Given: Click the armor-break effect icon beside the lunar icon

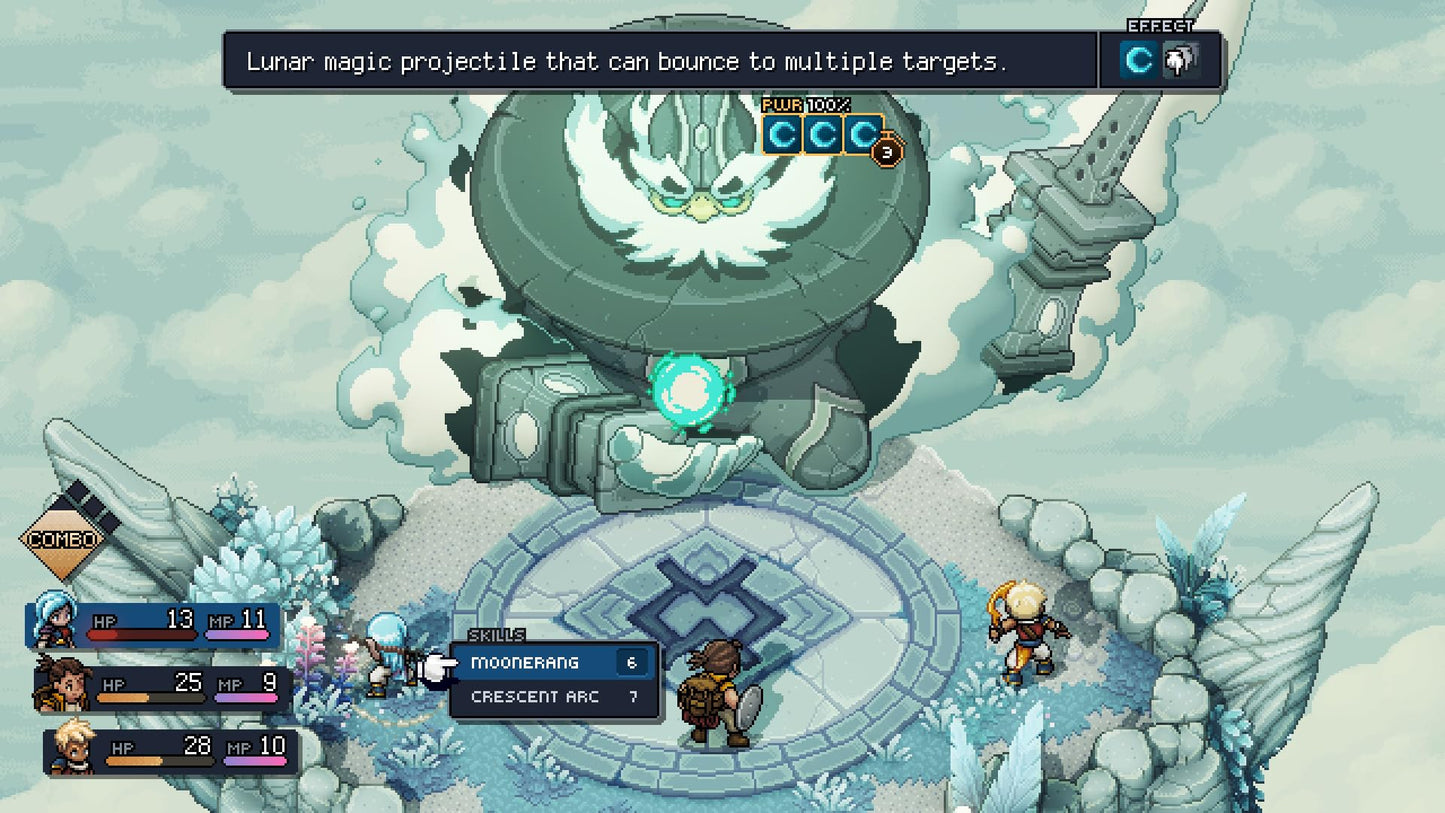Looking at the screenshot, I should click(x=1182, y=61).
